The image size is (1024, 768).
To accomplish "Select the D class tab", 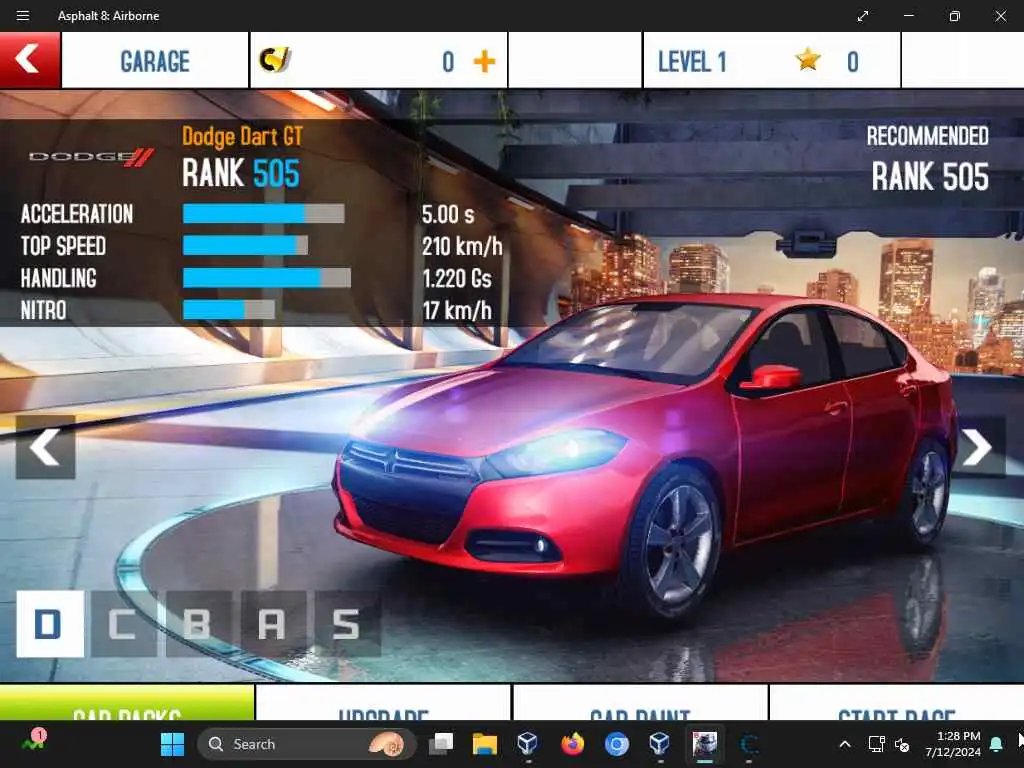I will 50,624.
